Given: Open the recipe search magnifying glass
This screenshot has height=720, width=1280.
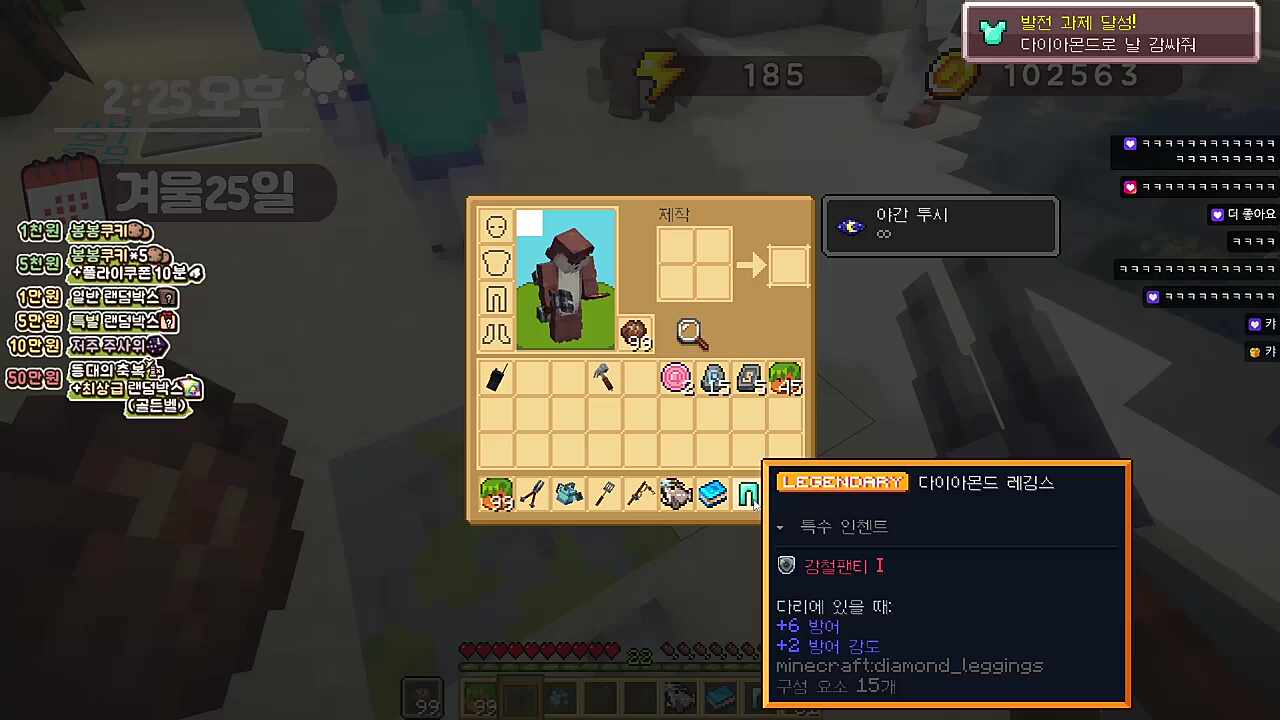Looking at the screenshot, I should [692, 334].
